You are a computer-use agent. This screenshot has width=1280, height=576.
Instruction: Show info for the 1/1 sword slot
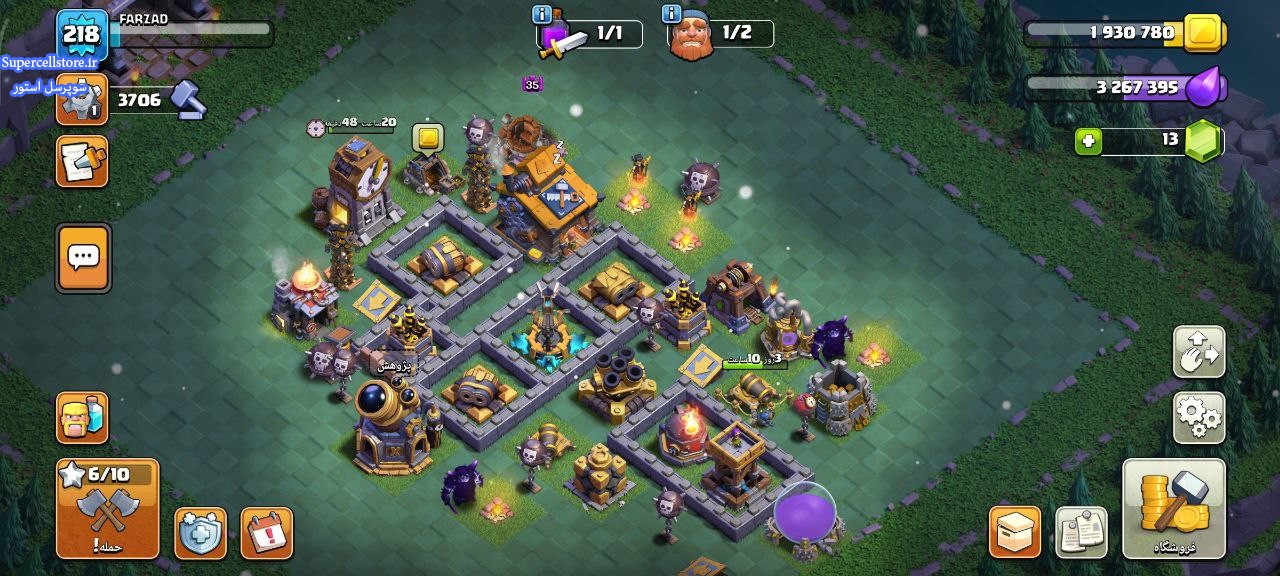[x=542, y=14]
